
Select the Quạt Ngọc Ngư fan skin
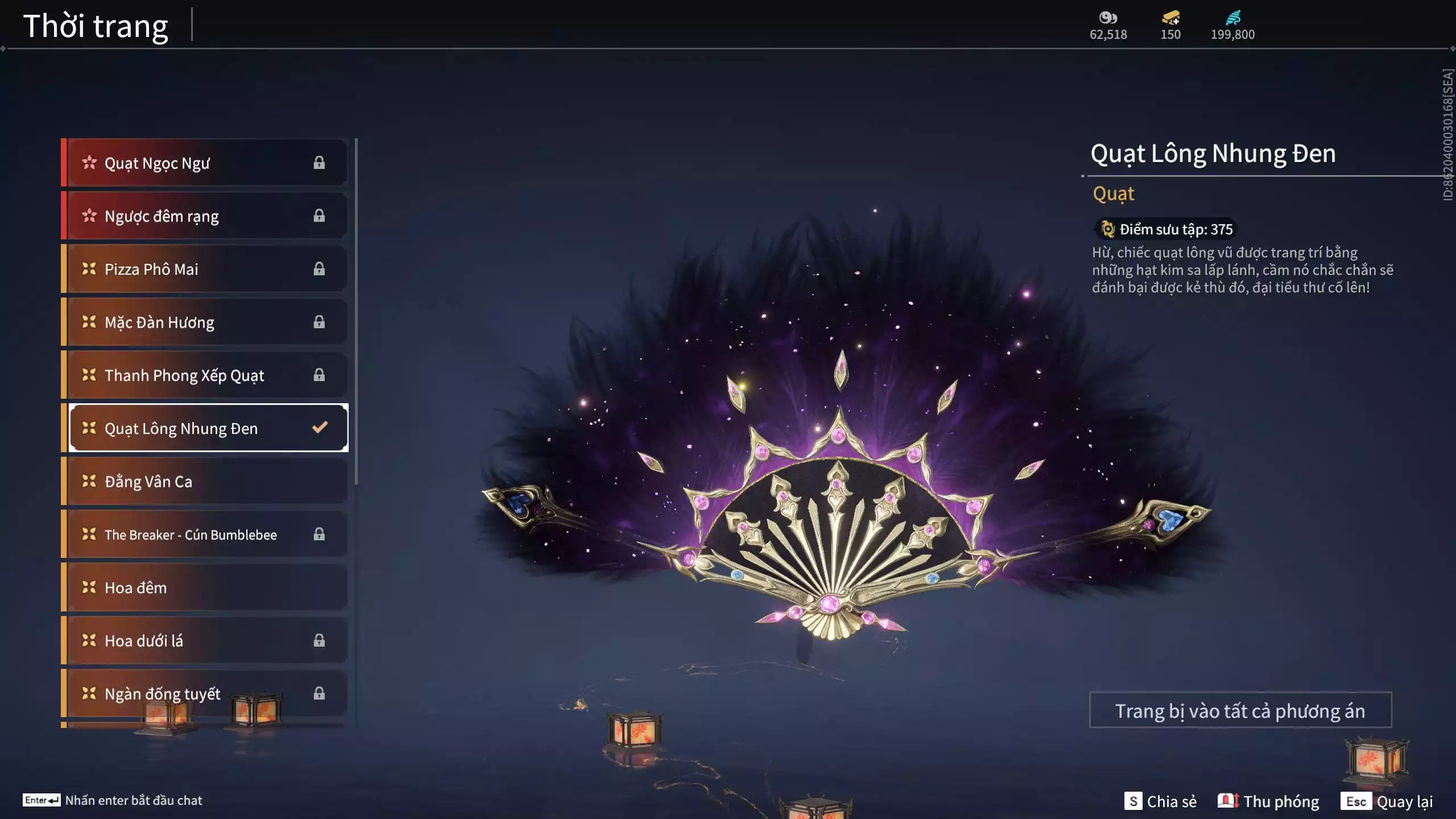(x=205, y=163)
